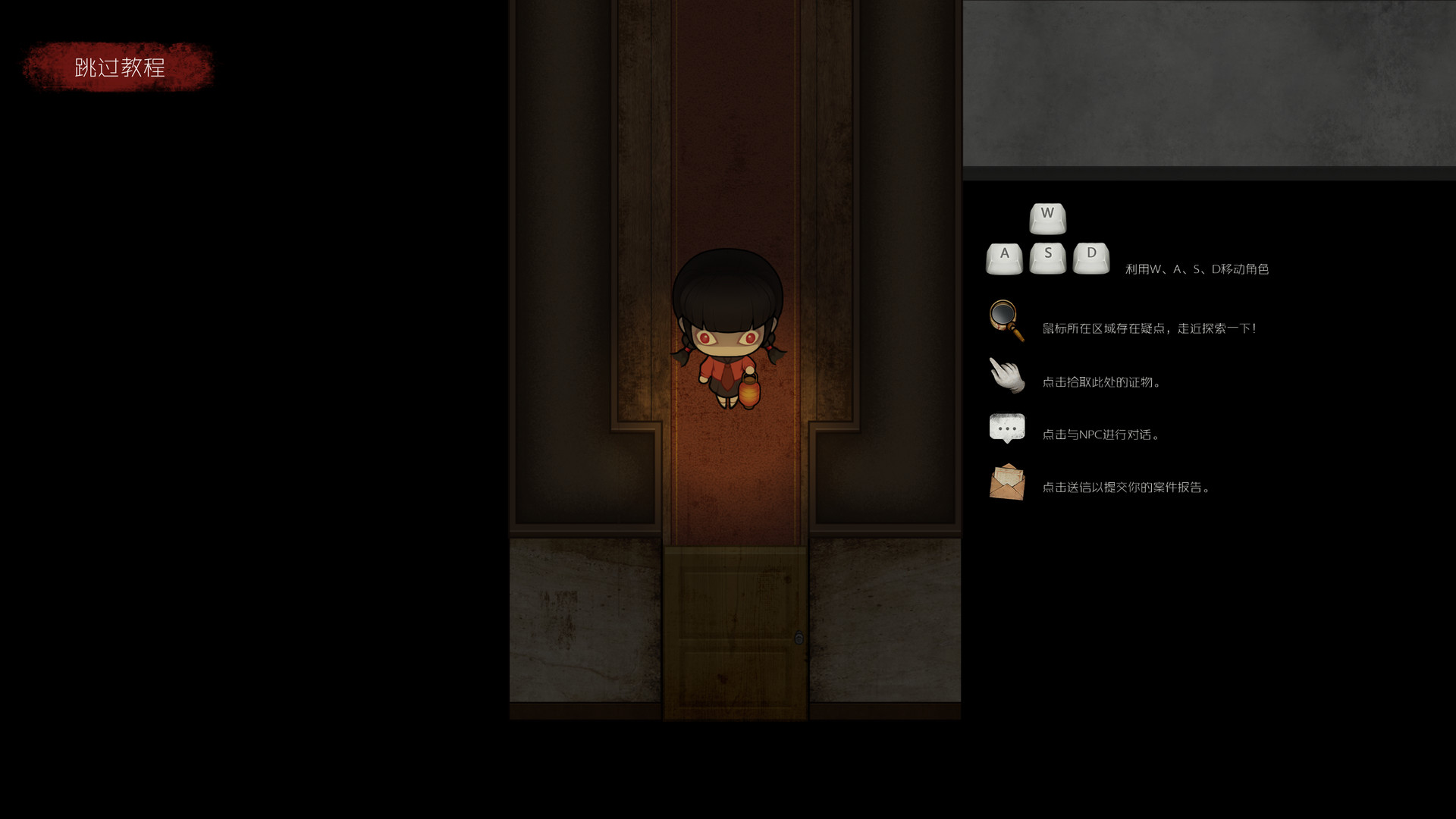Click the evidence pickup text 点击拾取此处的证物
The width and height of the screenshot is (1456, 819).
[1102, 383]
